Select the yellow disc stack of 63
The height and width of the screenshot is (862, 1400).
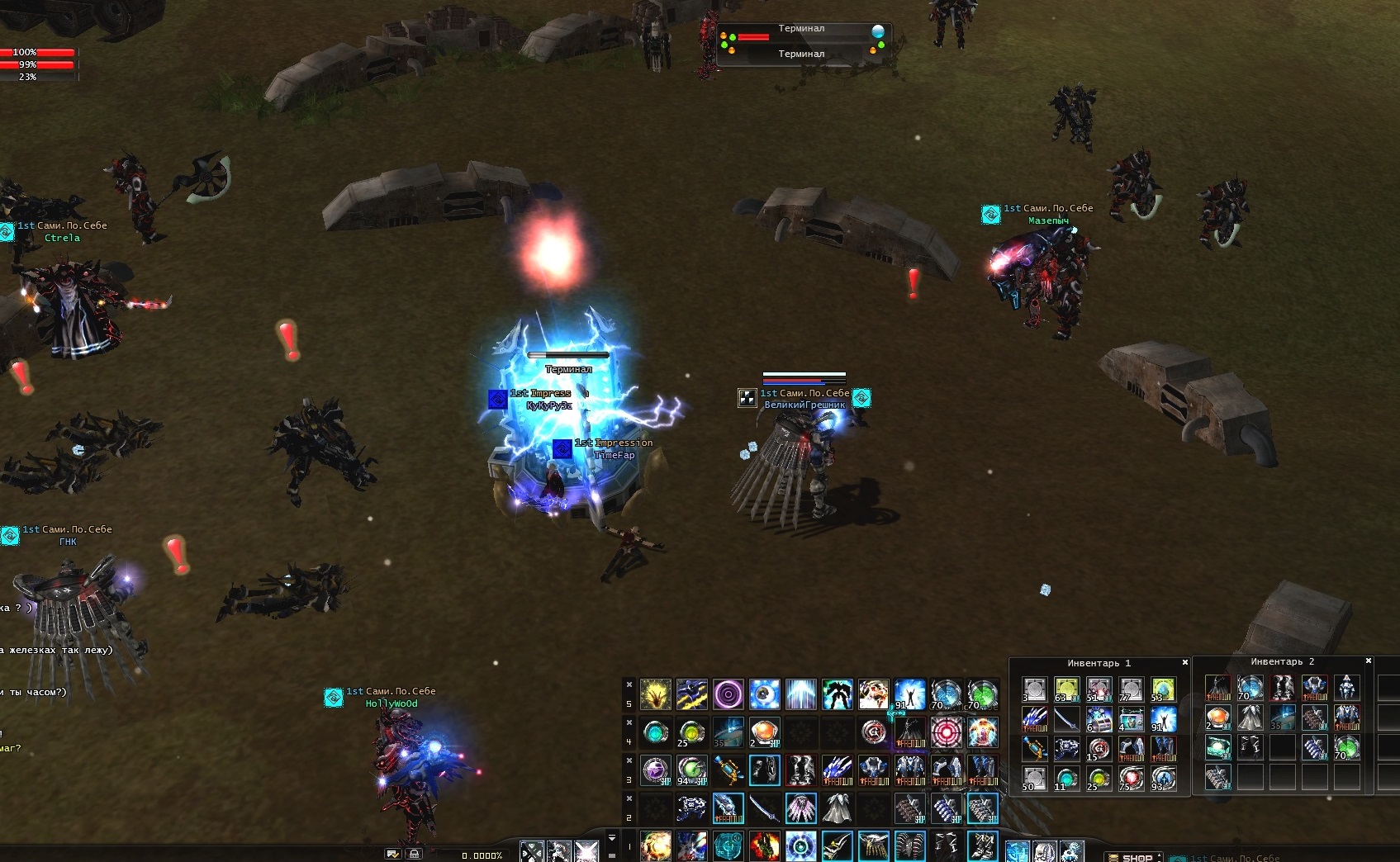point(1066,689)
